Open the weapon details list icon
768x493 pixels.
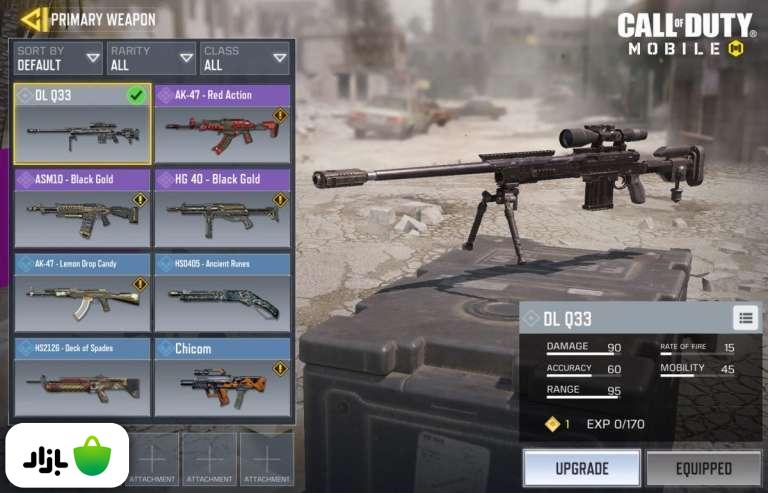(745, 318)
